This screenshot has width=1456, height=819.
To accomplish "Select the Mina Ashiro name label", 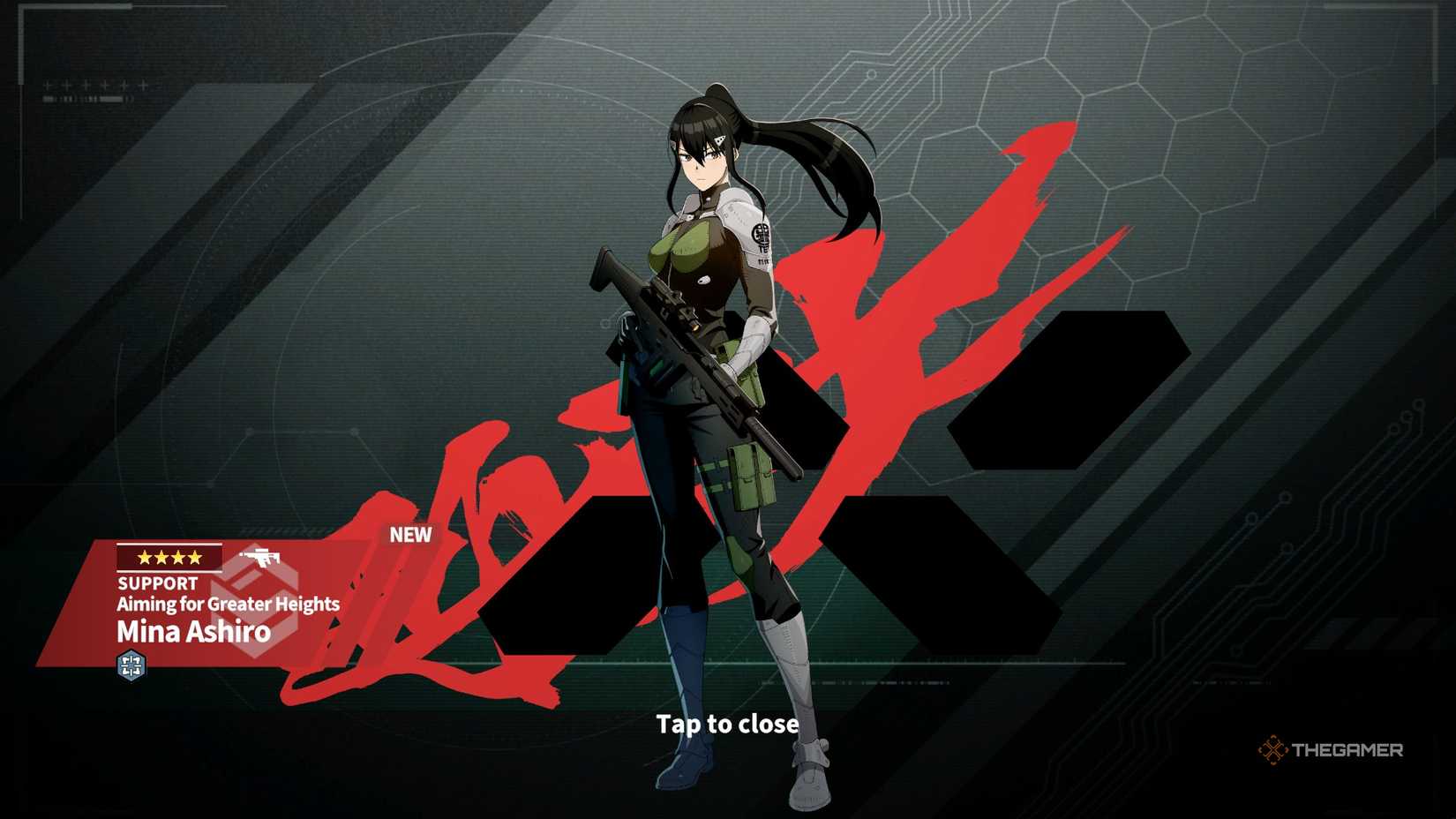I will (193, 632).
